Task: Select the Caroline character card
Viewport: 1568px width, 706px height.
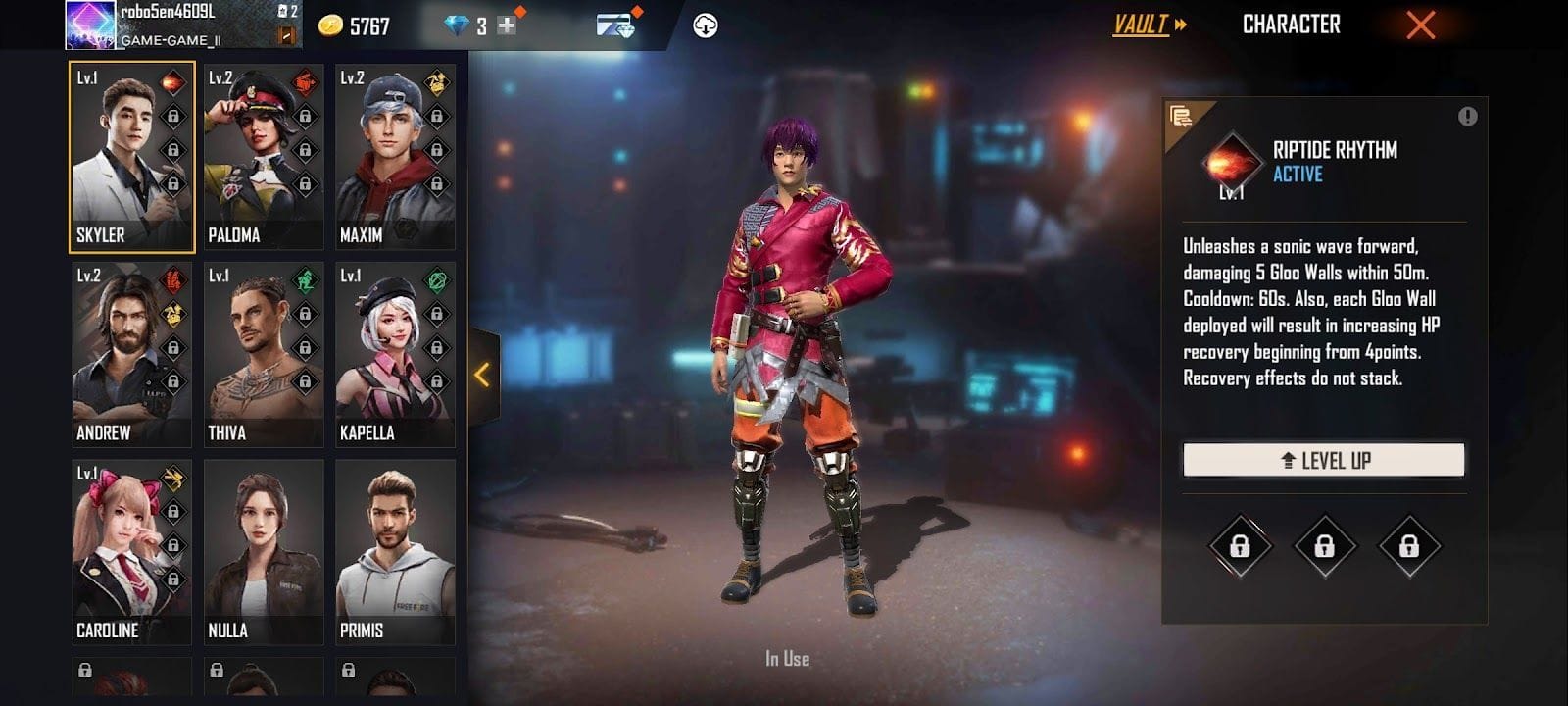Action: click(x=131, y=549)
